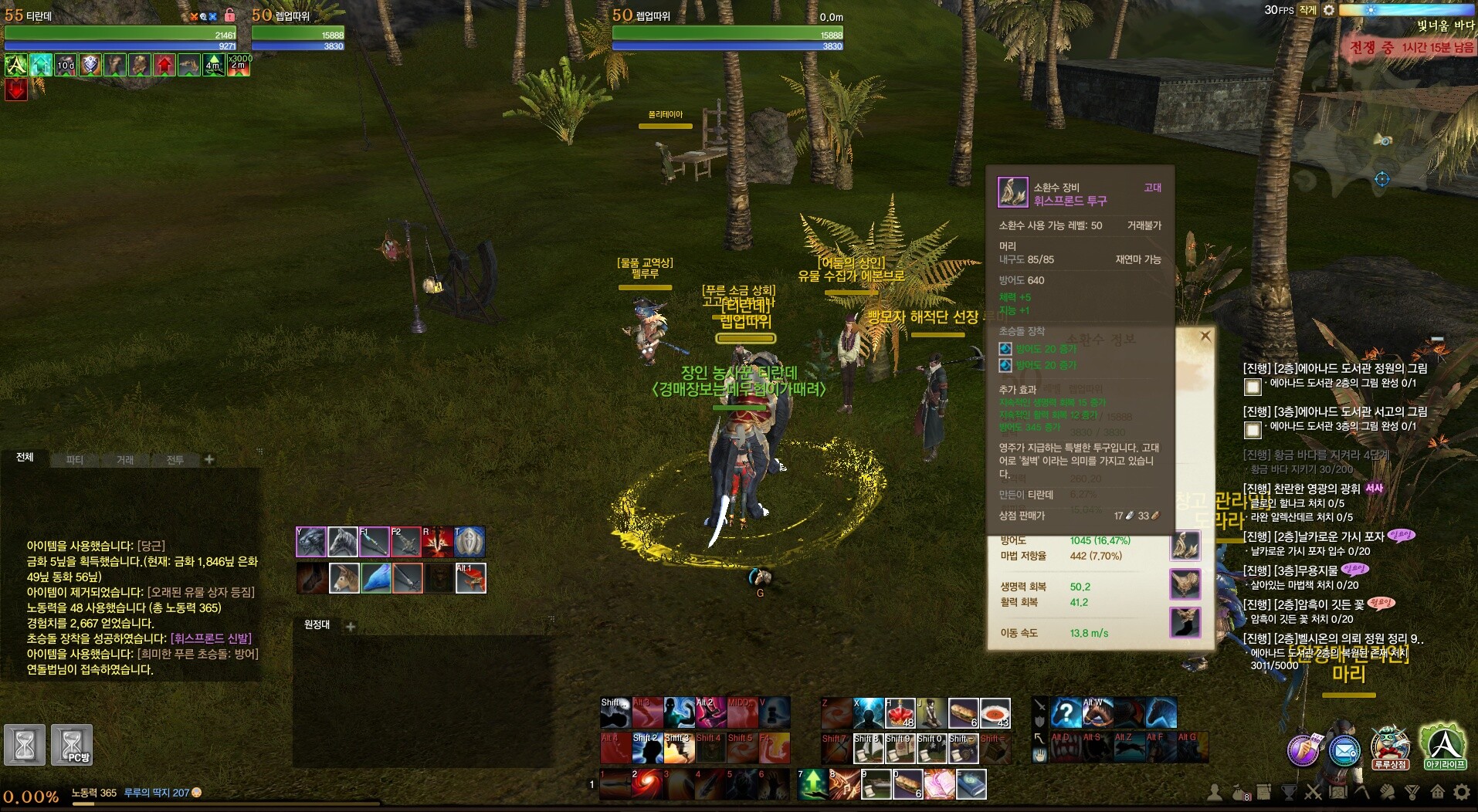
Task: Use the blue spellbook item slot
Action: pyautogui.click(x=971, y=785)
